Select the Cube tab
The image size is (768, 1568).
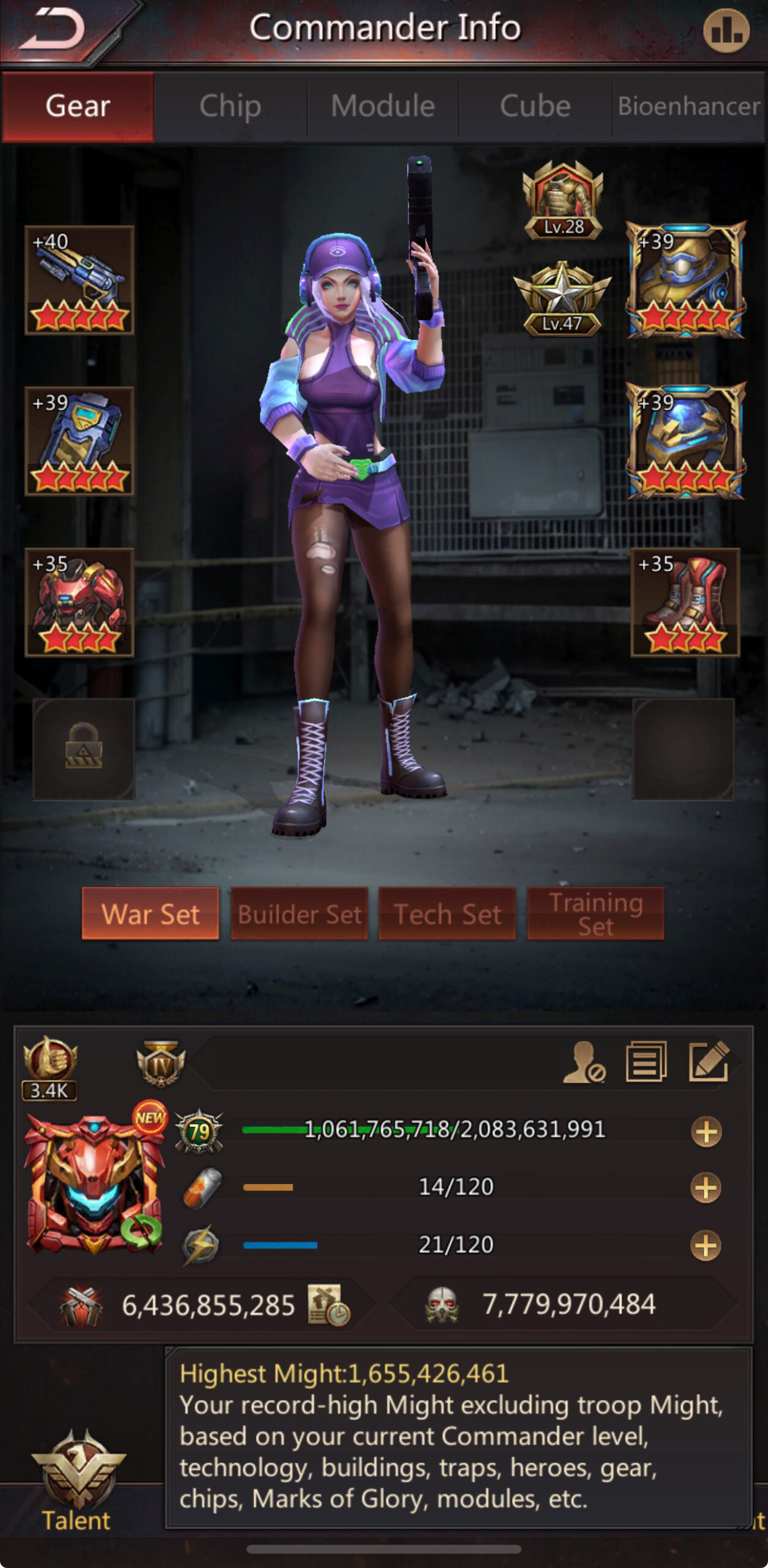pos(535,107)
